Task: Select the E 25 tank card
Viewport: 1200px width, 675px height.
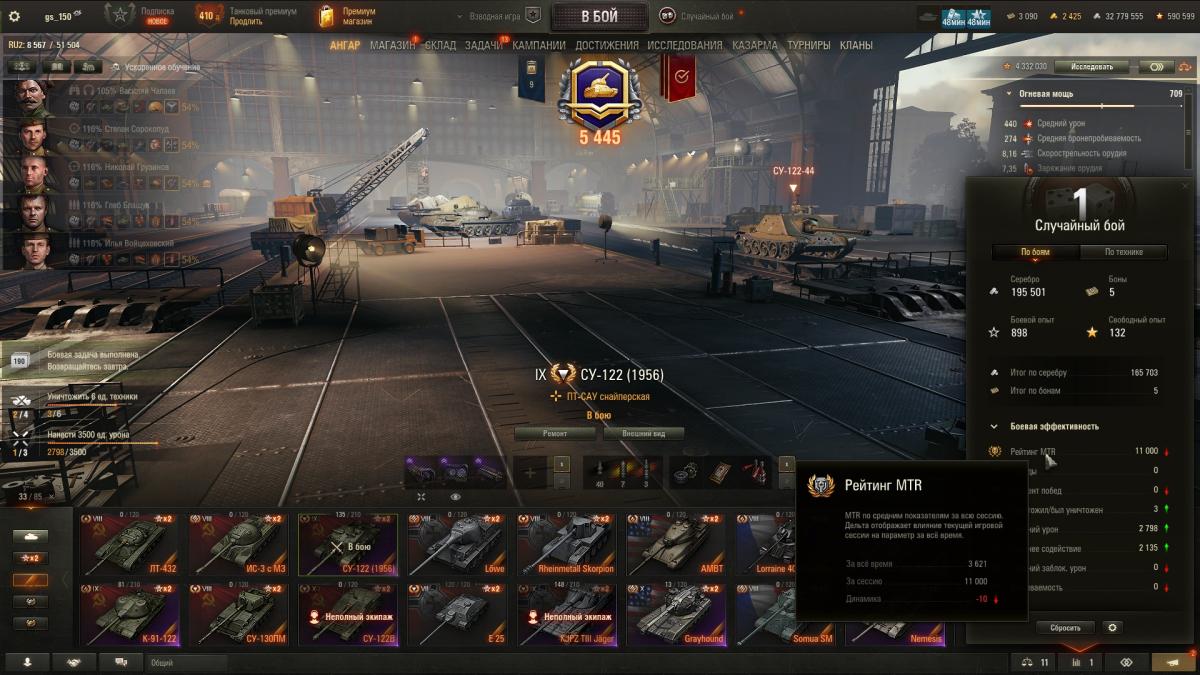Action: pos(456,613)
